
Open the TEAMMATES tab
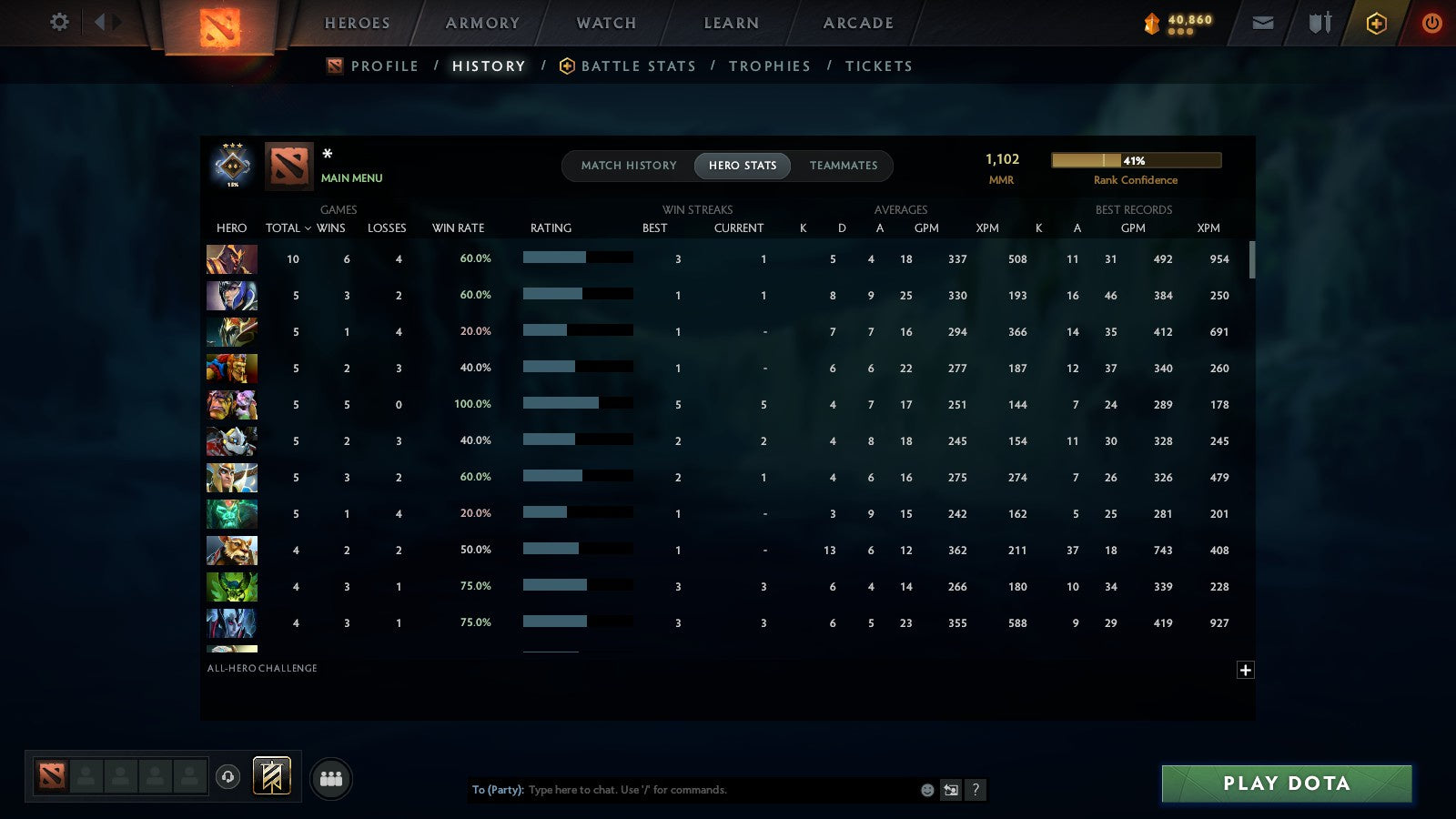pos(844,166)
